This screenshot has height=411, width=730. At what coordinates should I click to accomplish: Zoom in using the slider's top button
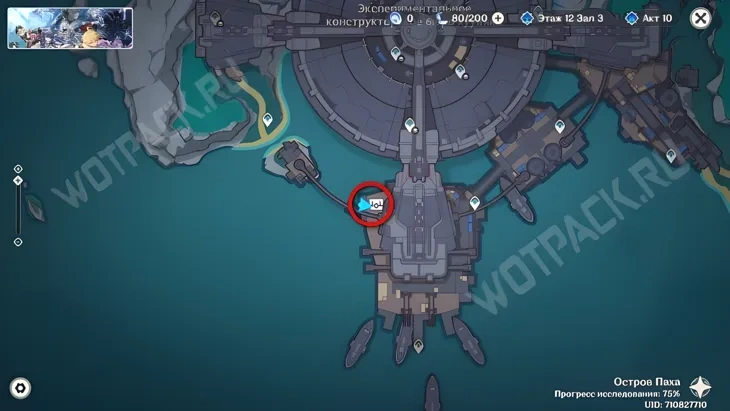coord(18,169)
